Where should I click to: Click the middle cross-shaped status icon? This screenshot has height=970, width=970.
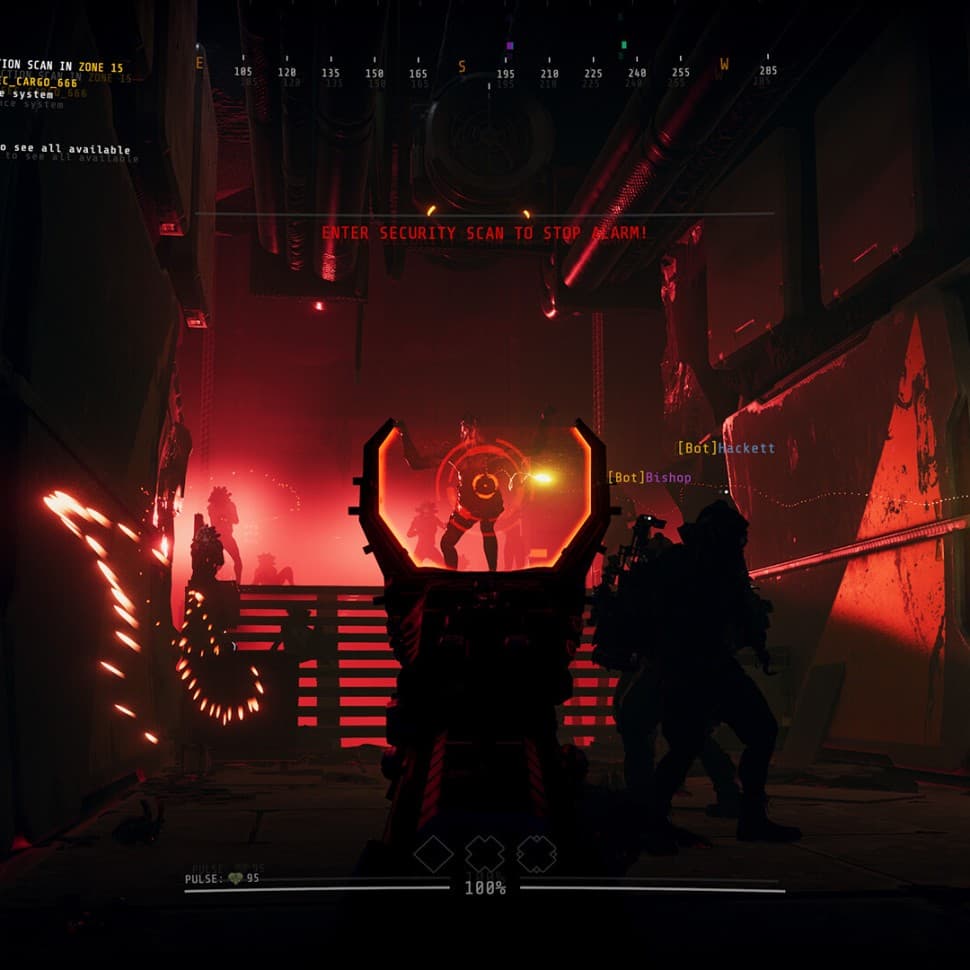485,854
